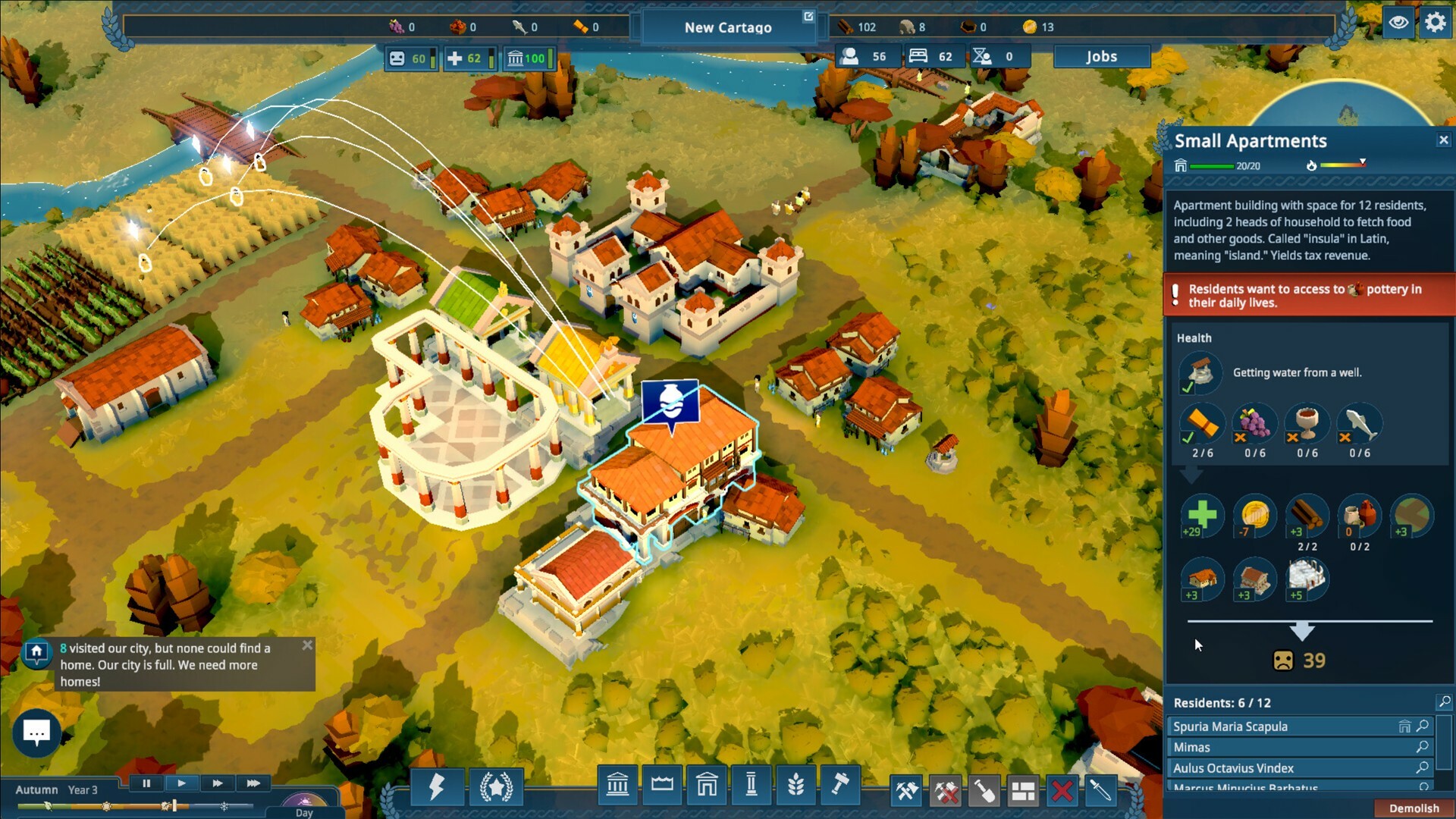Activate the red X demolish tool

(1063, 790)
